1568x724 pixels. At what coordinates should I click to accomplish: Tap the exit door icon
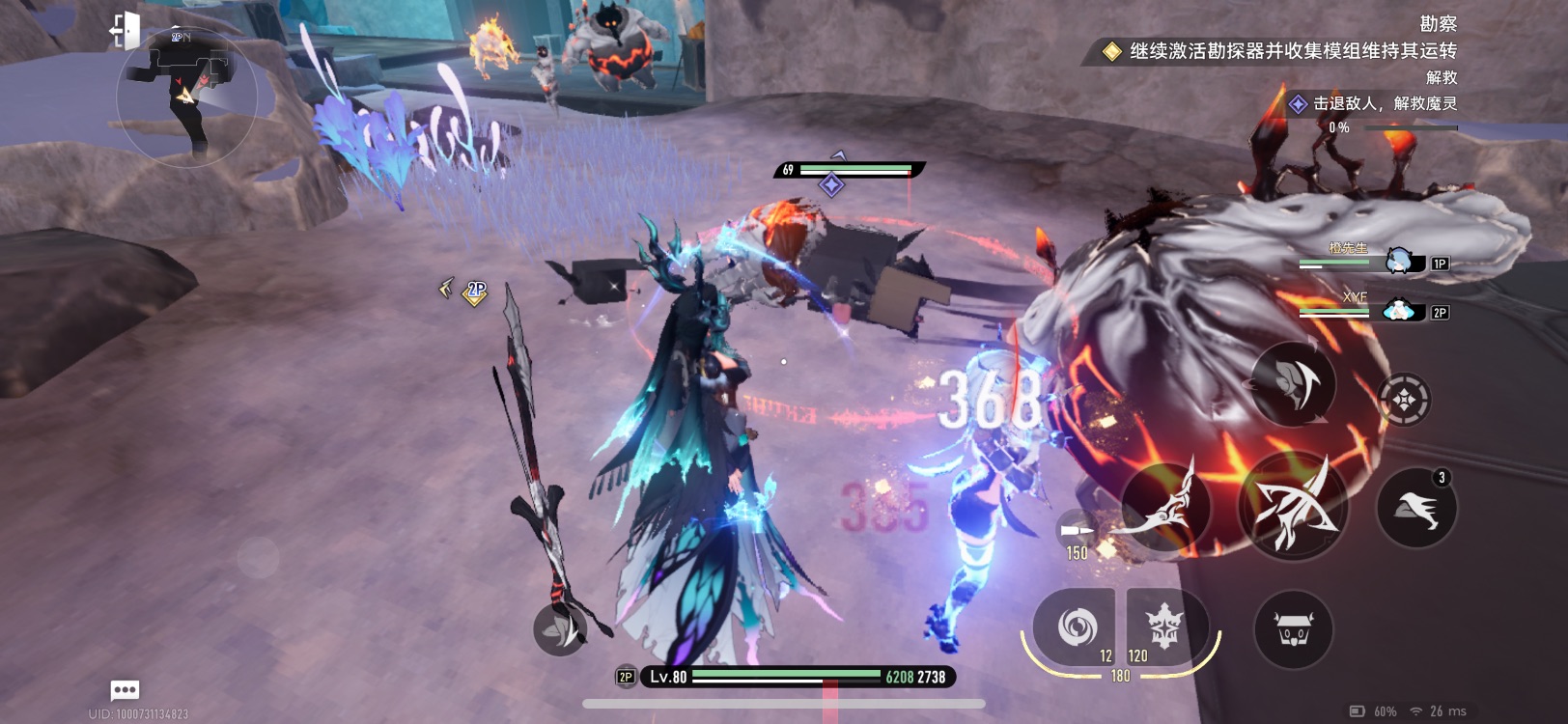(x=126, y=30)
